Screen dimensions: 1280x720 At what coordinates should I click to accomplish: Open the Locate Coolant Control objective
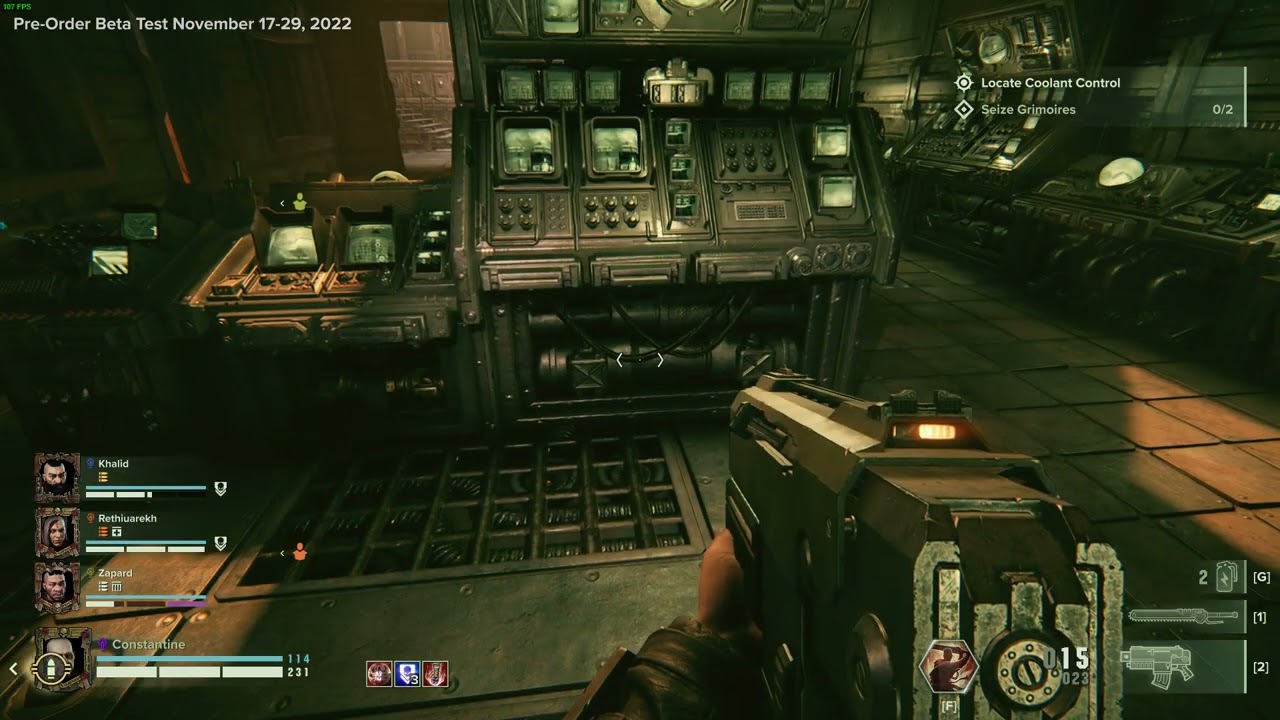[x=1050, y=83]
